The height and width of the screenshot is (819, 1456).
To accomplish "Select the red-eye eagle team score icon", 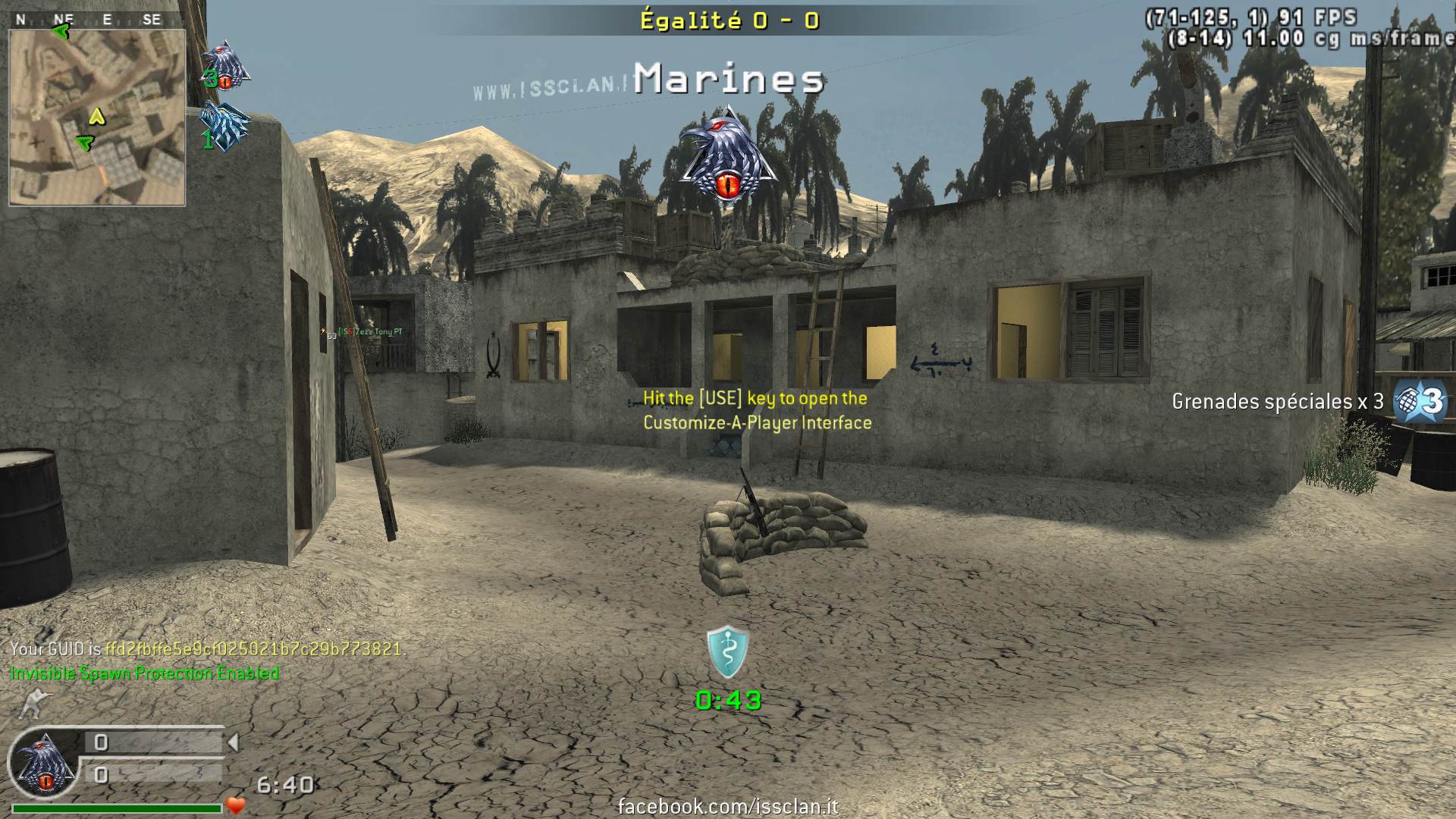I will coord(225,65).
